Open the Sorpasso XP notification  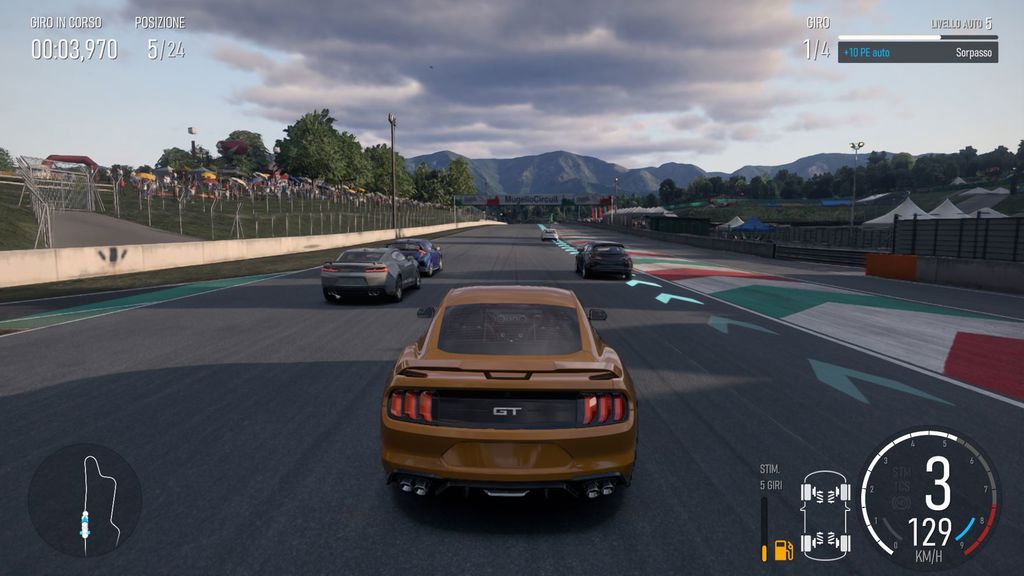(x=917, y=52)
